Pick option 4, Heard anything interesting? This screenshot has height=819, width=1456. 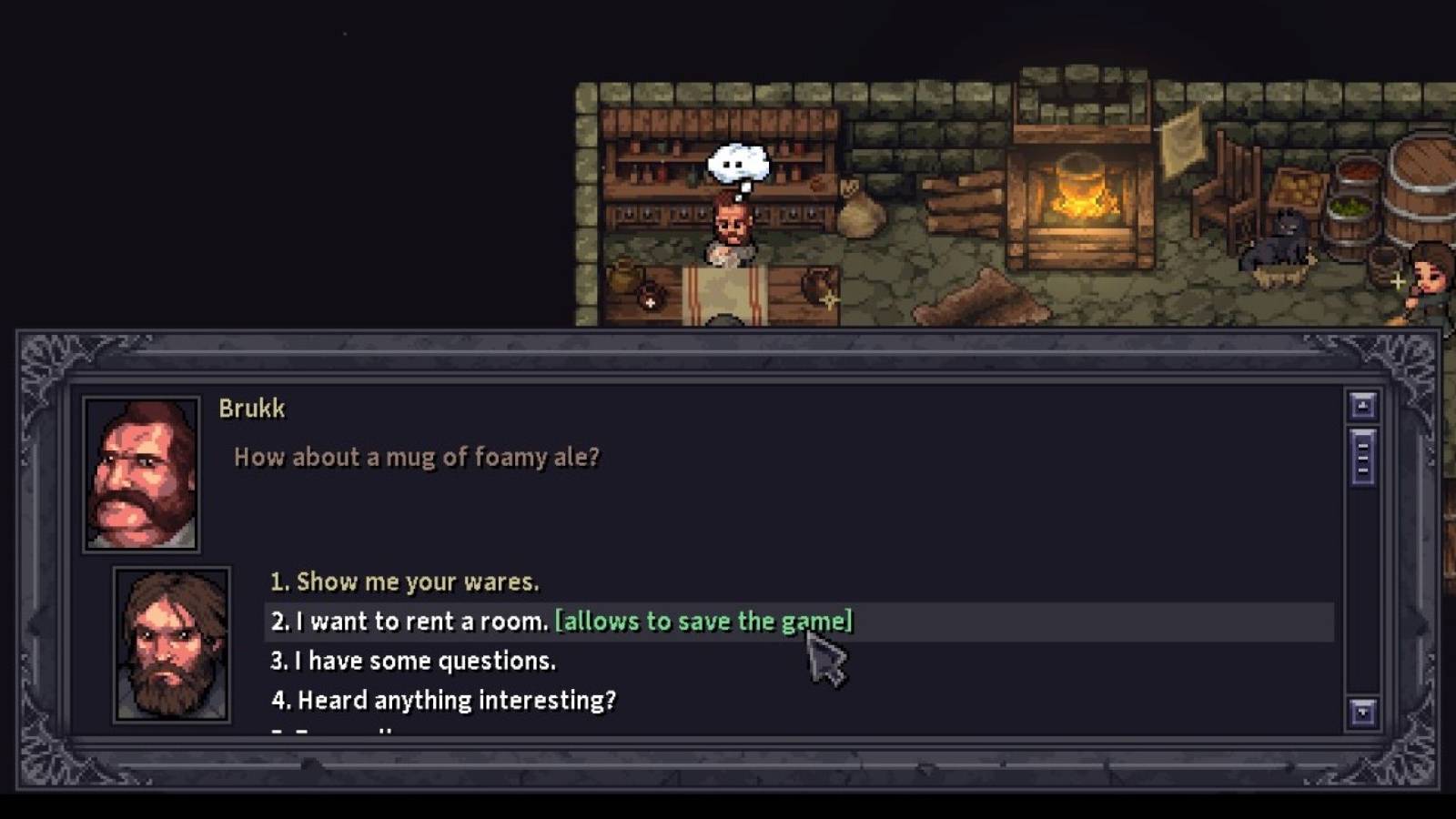(x=443, y=700)
